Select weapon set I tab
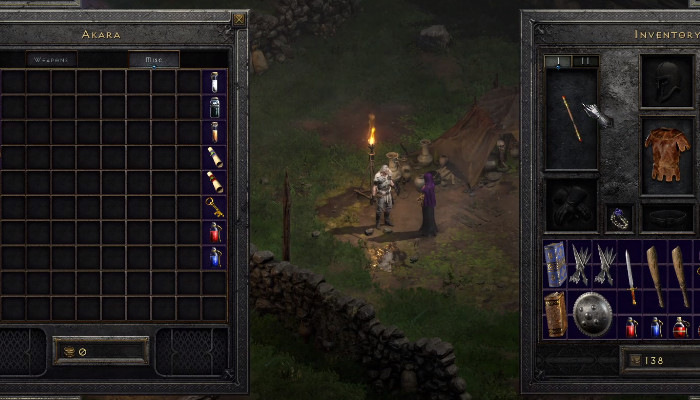700x400 pixels. [559, 61]
